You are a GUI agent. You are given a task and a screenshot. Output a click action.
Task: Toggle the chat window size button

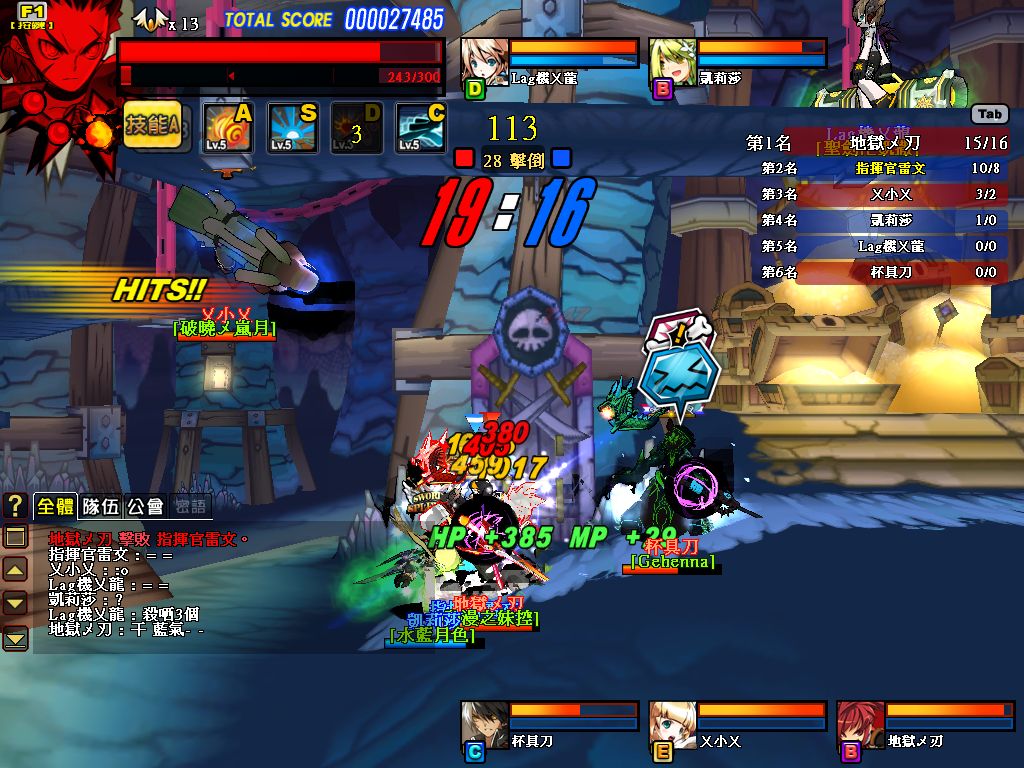15,537
